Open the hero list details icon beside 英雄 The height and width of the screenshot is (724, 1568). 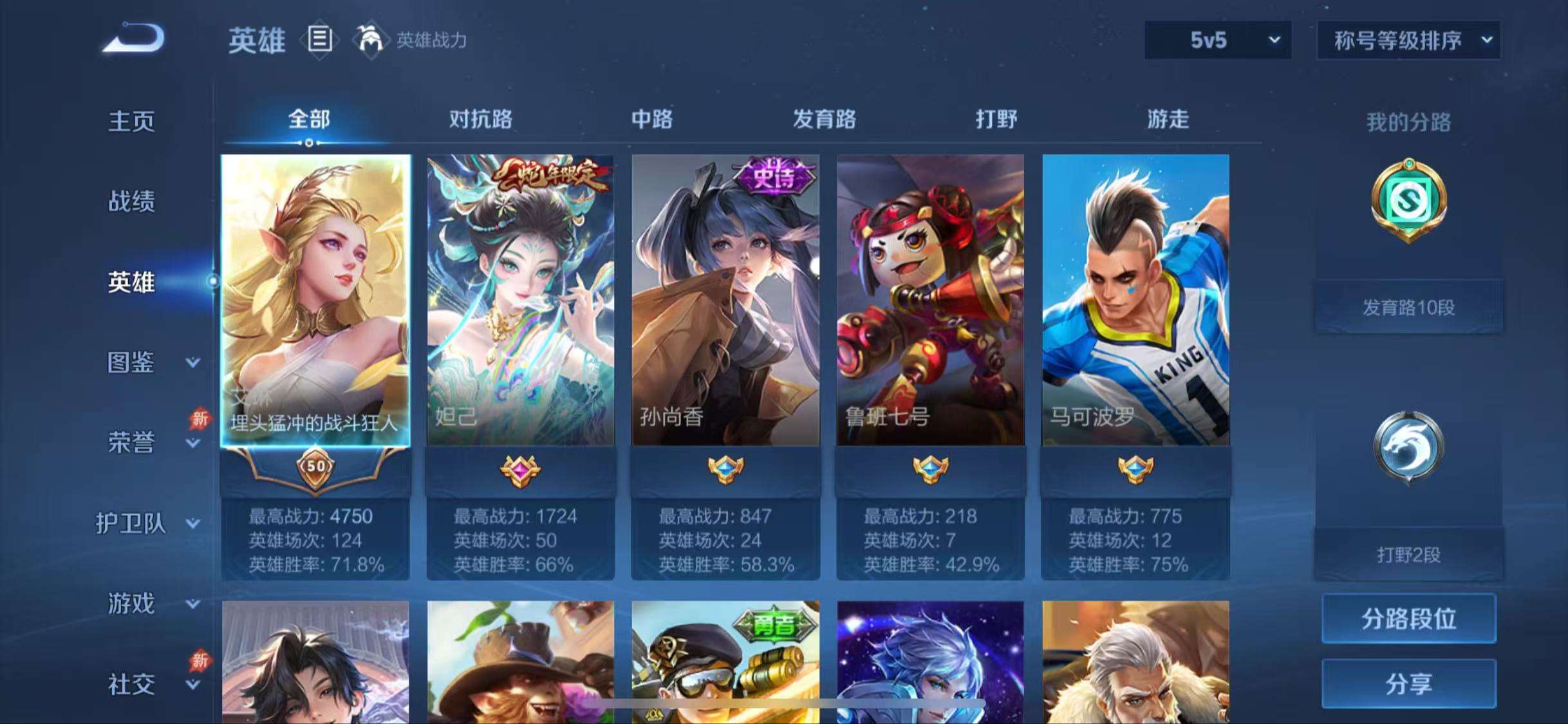pos(320,40)
